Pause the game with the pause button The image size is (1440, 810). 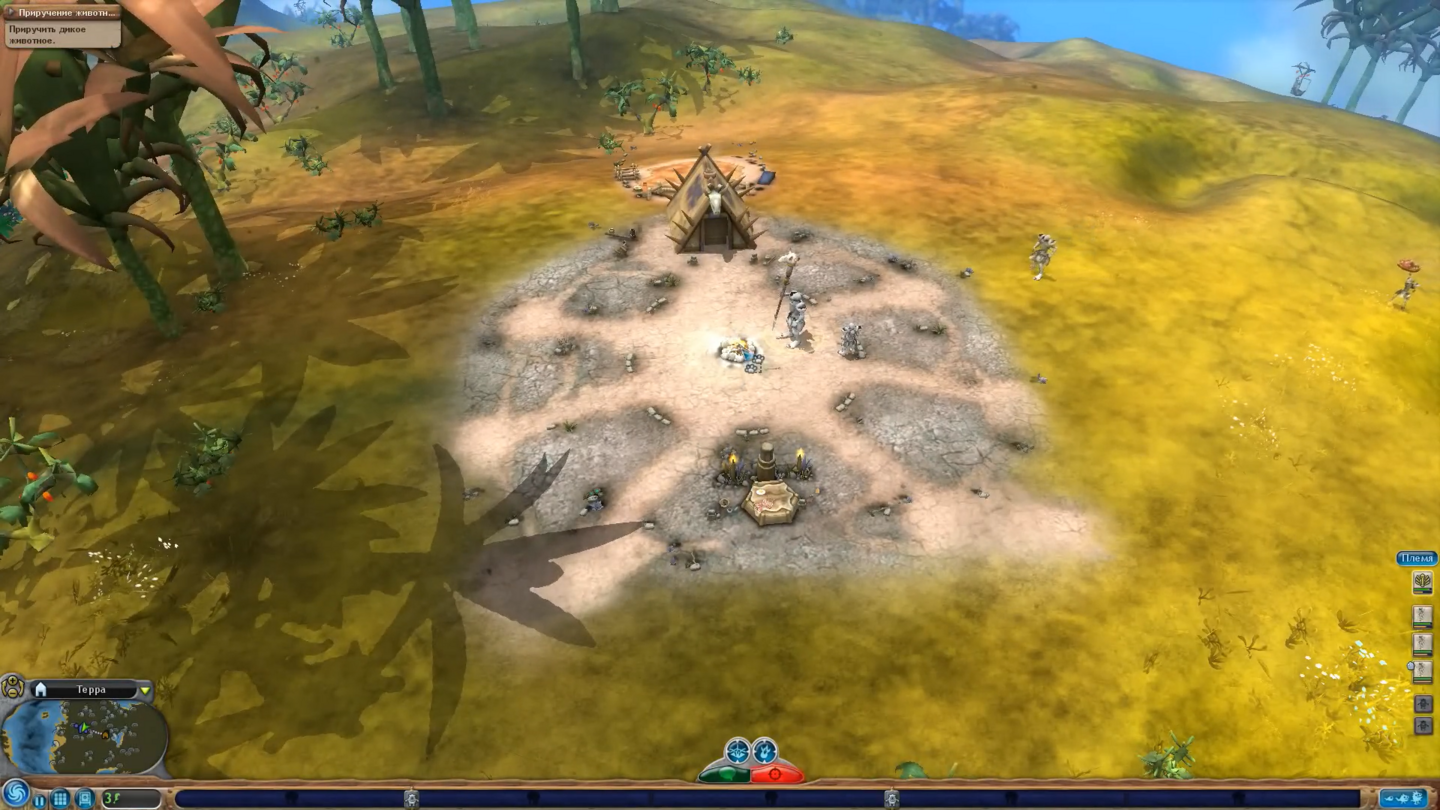click(40, 800)
